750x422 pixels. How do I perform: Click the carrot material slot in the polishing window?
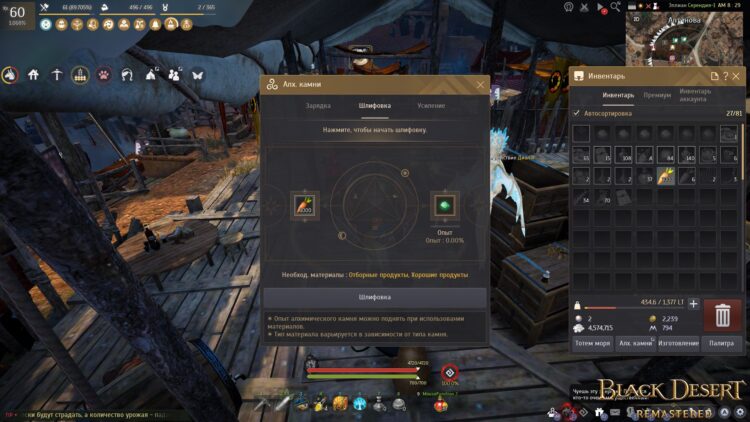[x=305, y=205]
